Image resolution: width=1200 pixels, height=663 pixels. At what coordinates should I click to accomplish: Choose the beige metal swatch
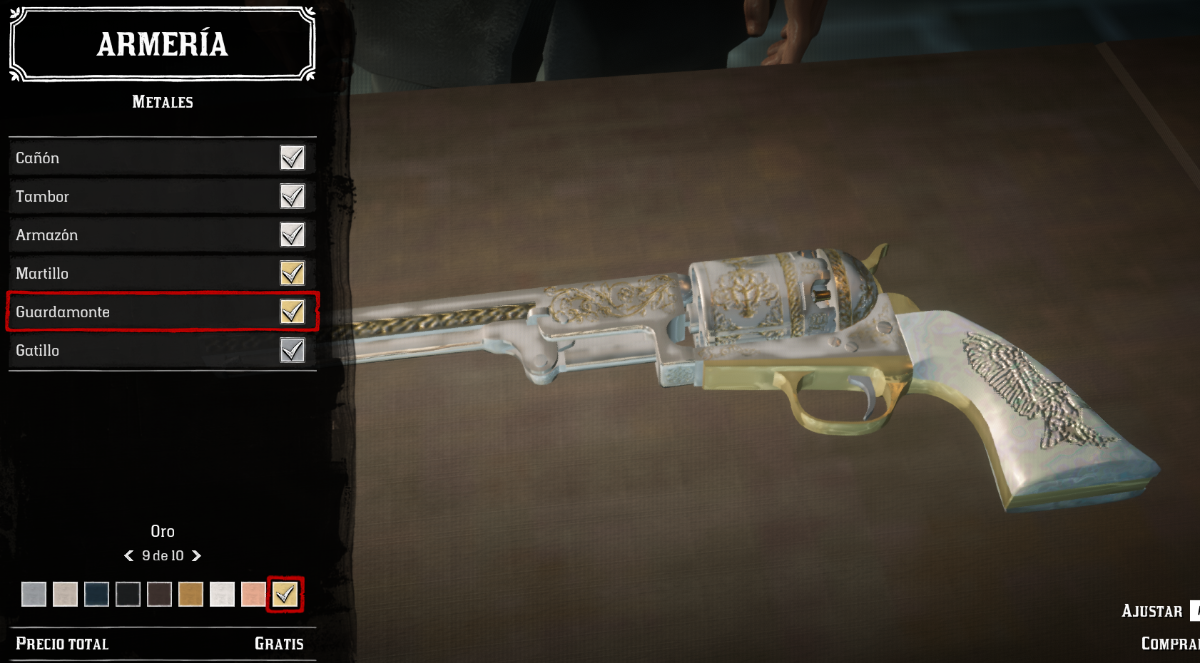click(65, 595)
